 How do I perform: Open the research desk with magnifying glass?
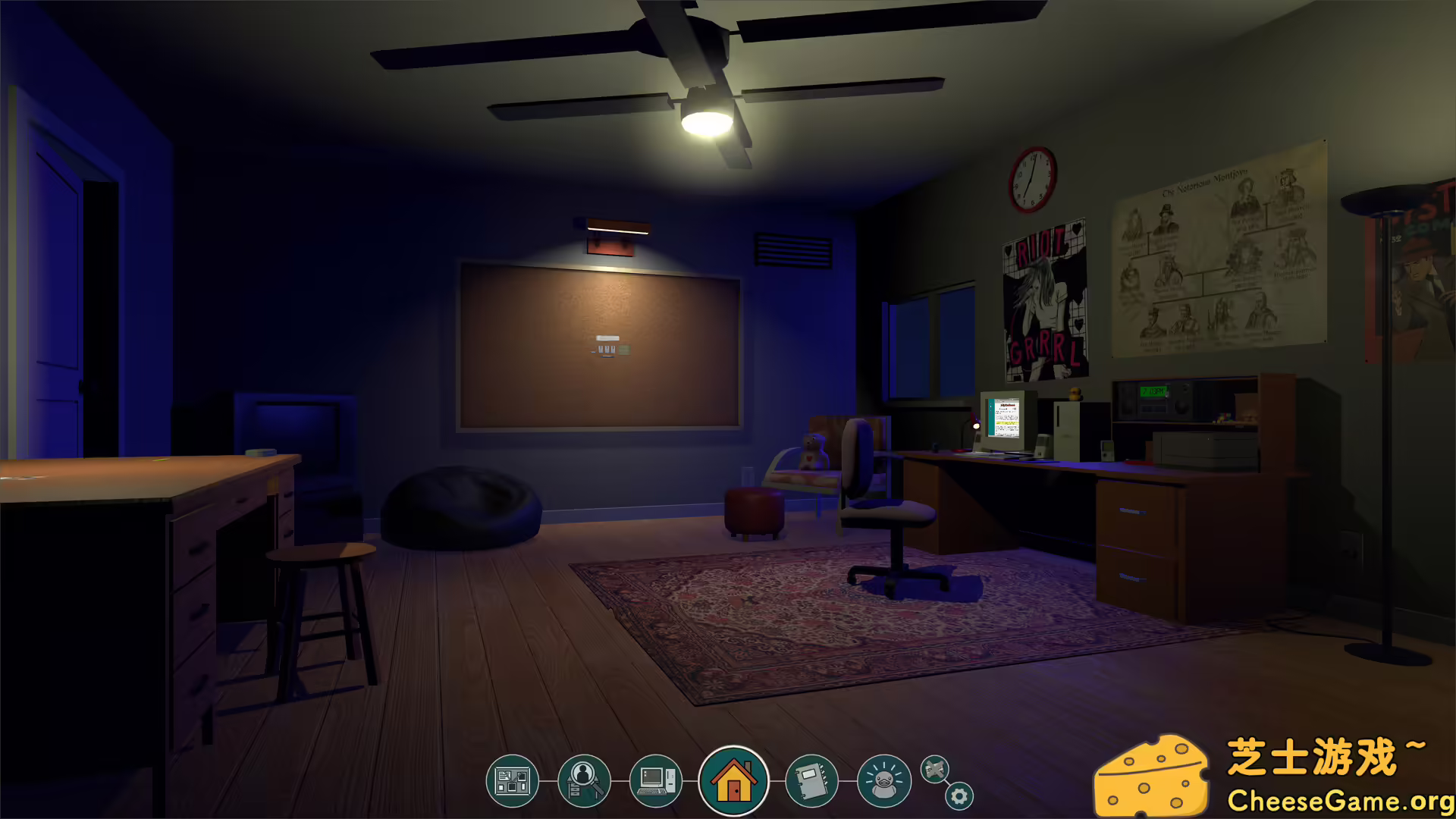(585, 780)
